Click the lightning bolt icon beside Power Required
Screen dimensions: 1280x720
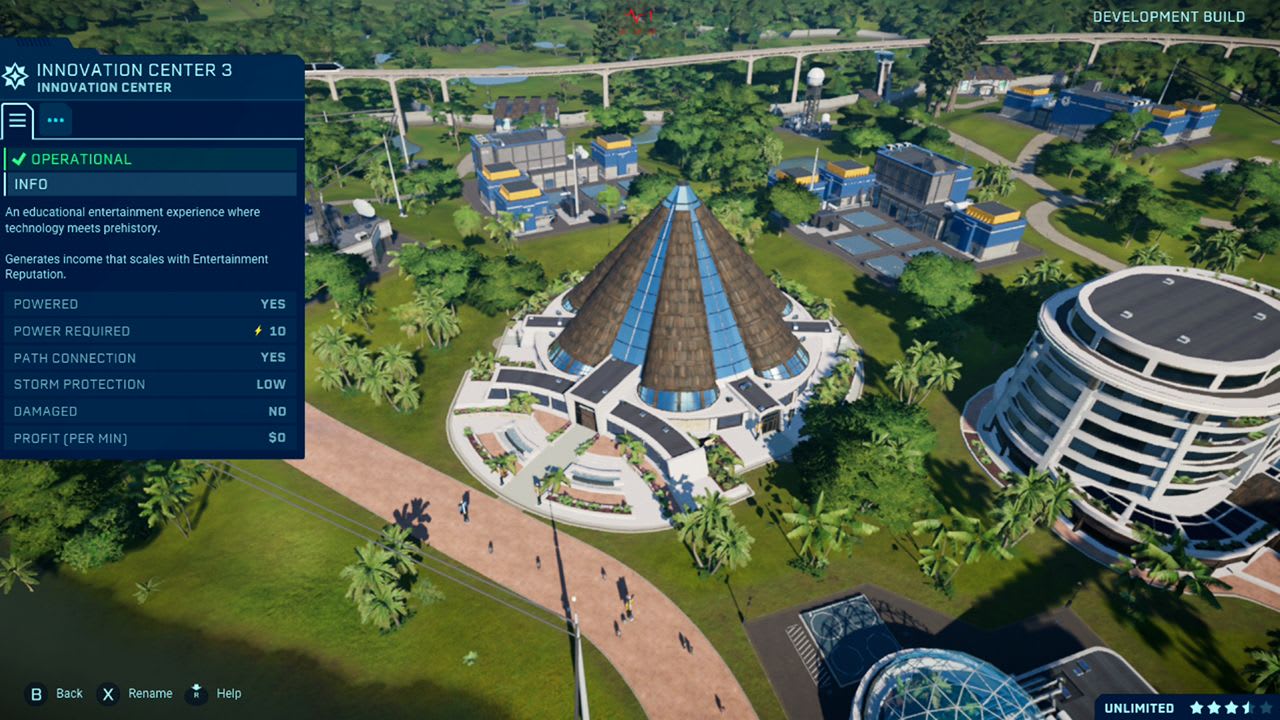[259, 331]
